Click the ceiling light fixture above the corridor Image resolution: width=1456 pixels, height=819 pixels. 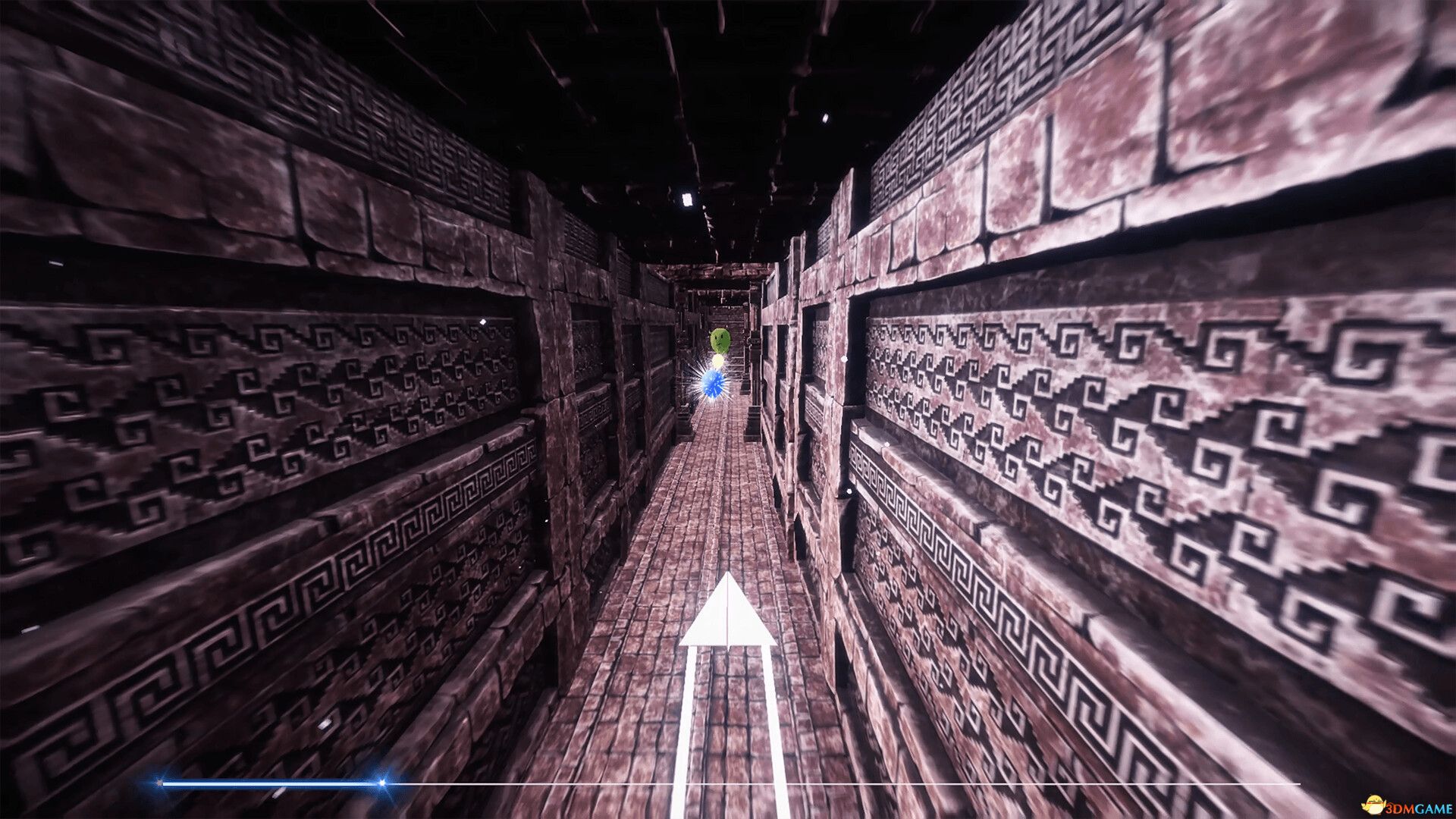click(x=686, y=199)
